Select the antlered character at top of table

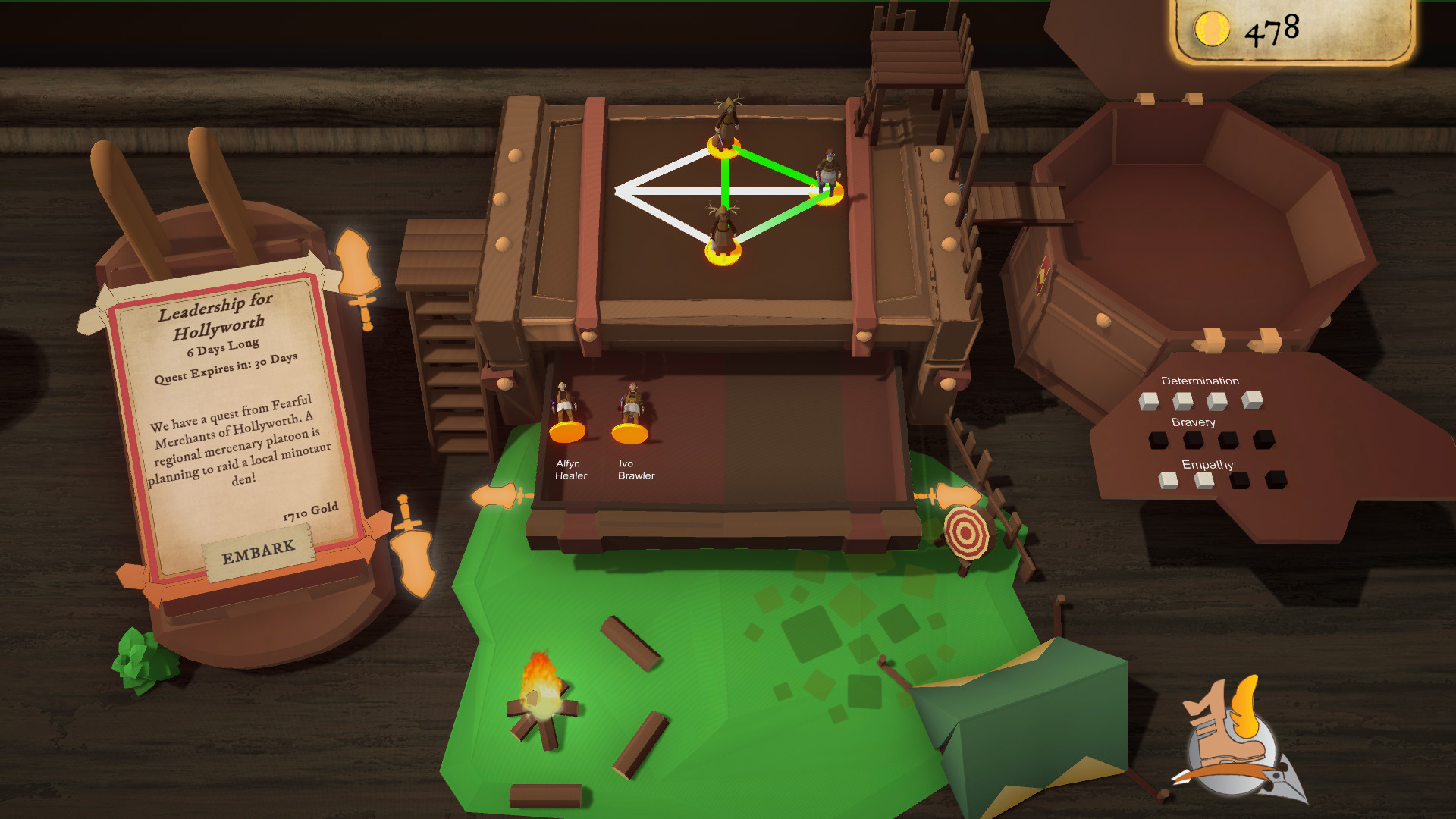(726, 133)
